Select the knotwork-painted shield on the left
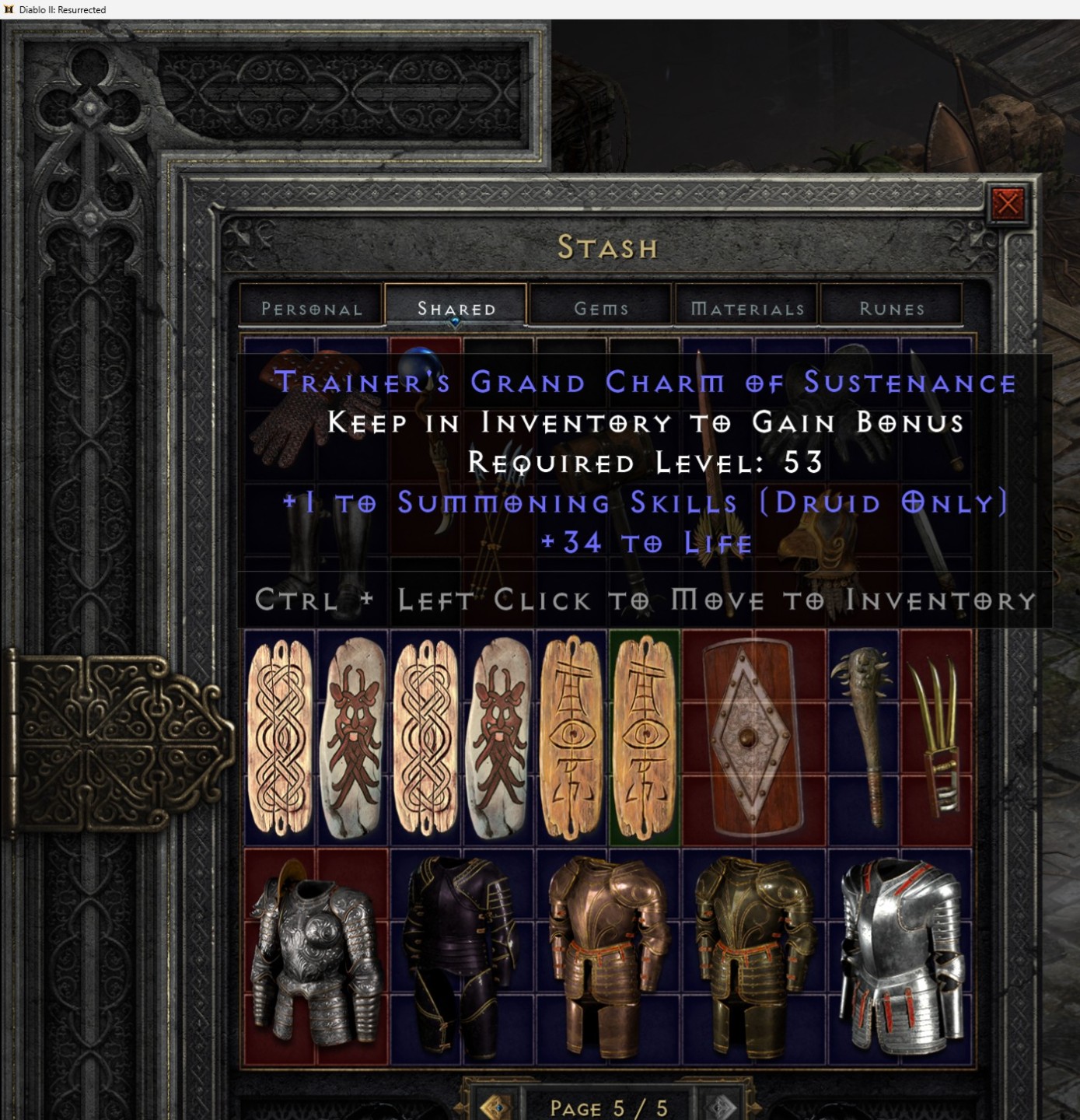 [x=280, y=739]
